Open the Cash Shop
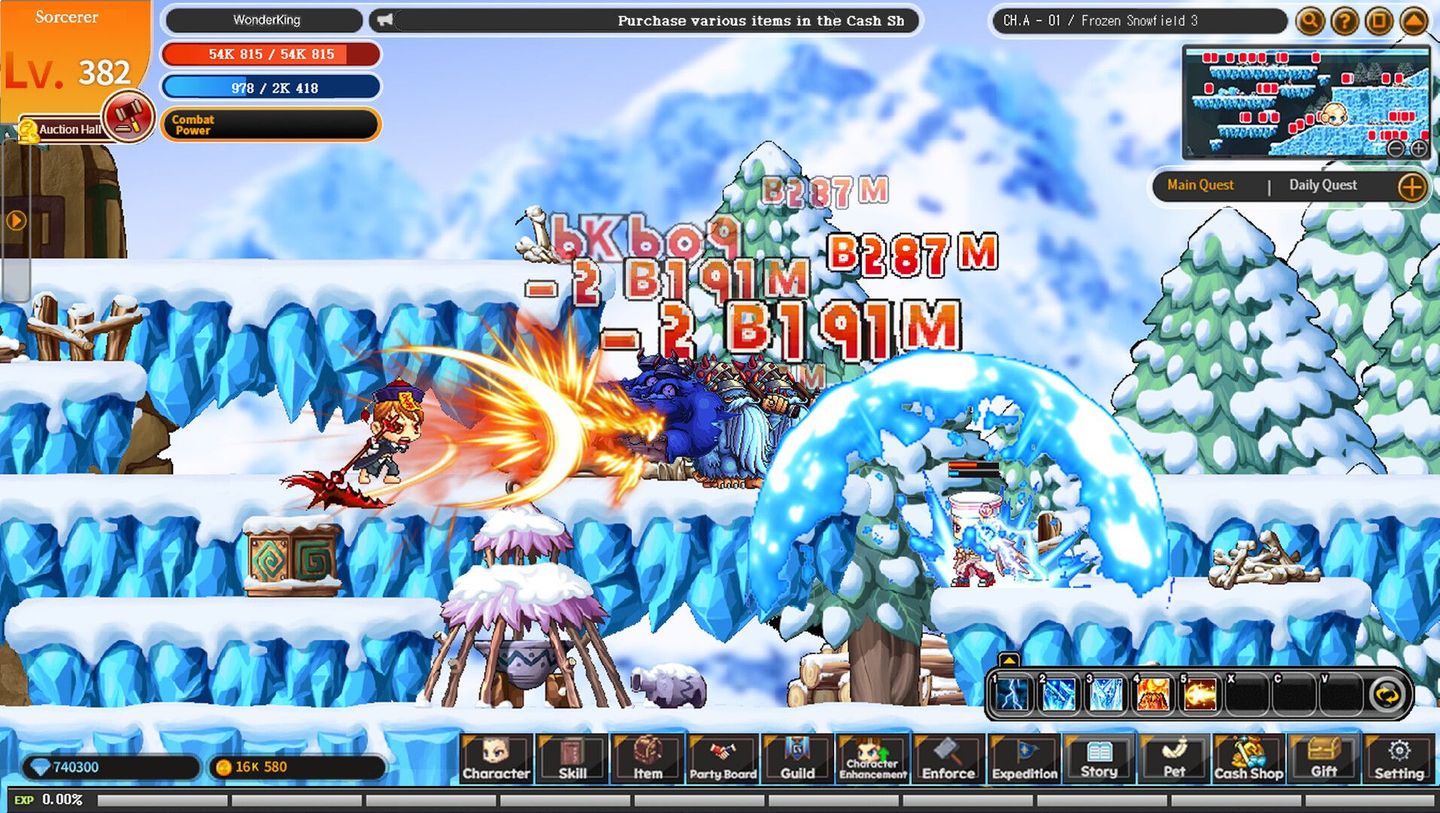1440x813 pixels. click(x=1248, y=760)
